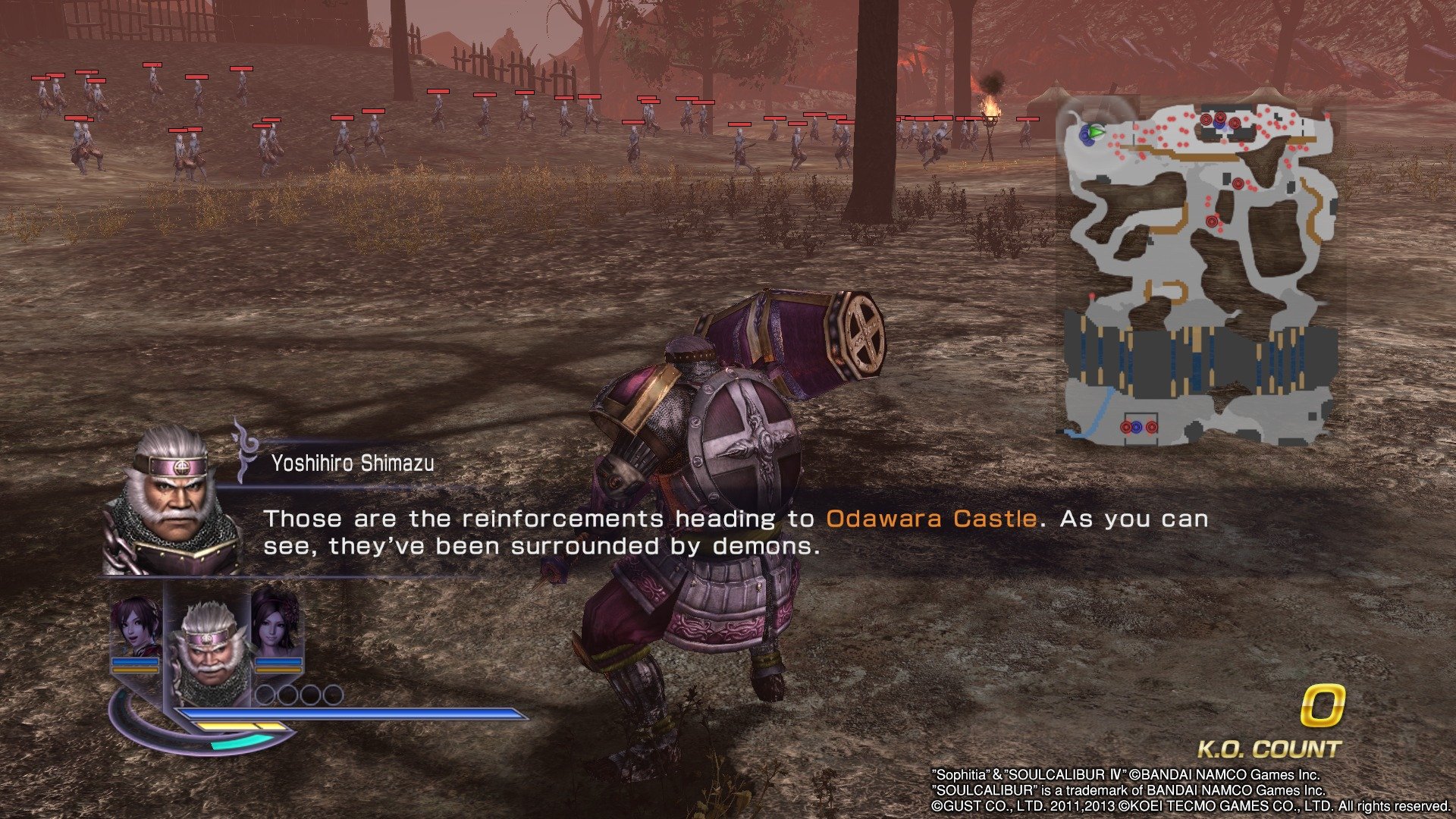Screen dimensions: 1456x819
Task: Toggle the red officer icon at the minimap bottom
Action: pyautogui.click(x=1125, y=427)
